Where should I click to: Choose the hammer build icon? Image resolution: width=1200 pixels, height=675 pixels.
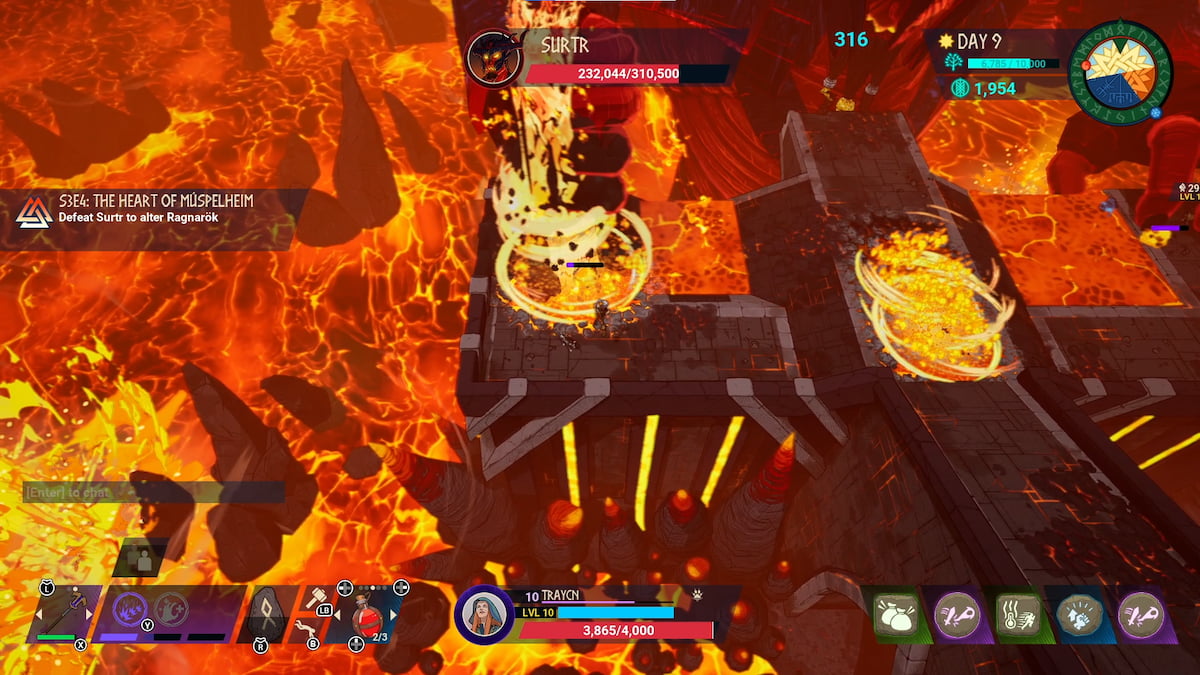(316, 598)
